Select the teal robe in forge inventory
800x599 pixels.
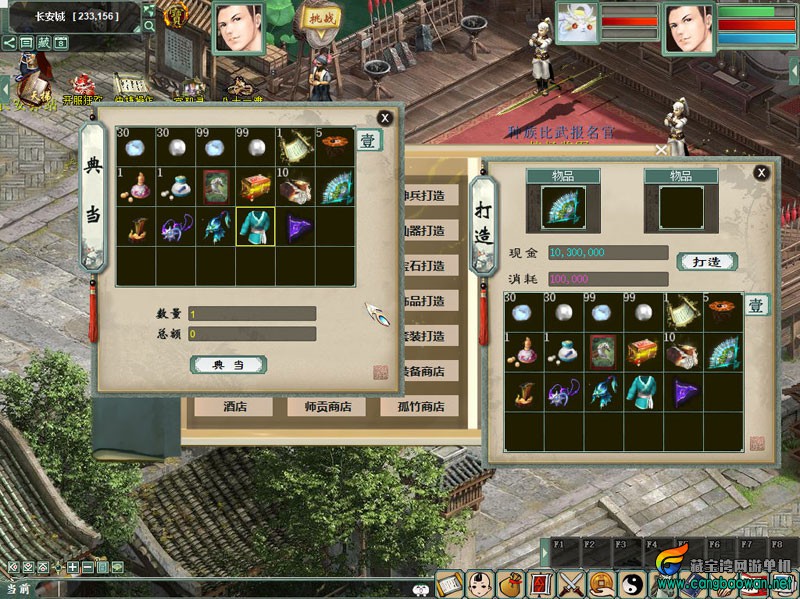click(643, 392)
